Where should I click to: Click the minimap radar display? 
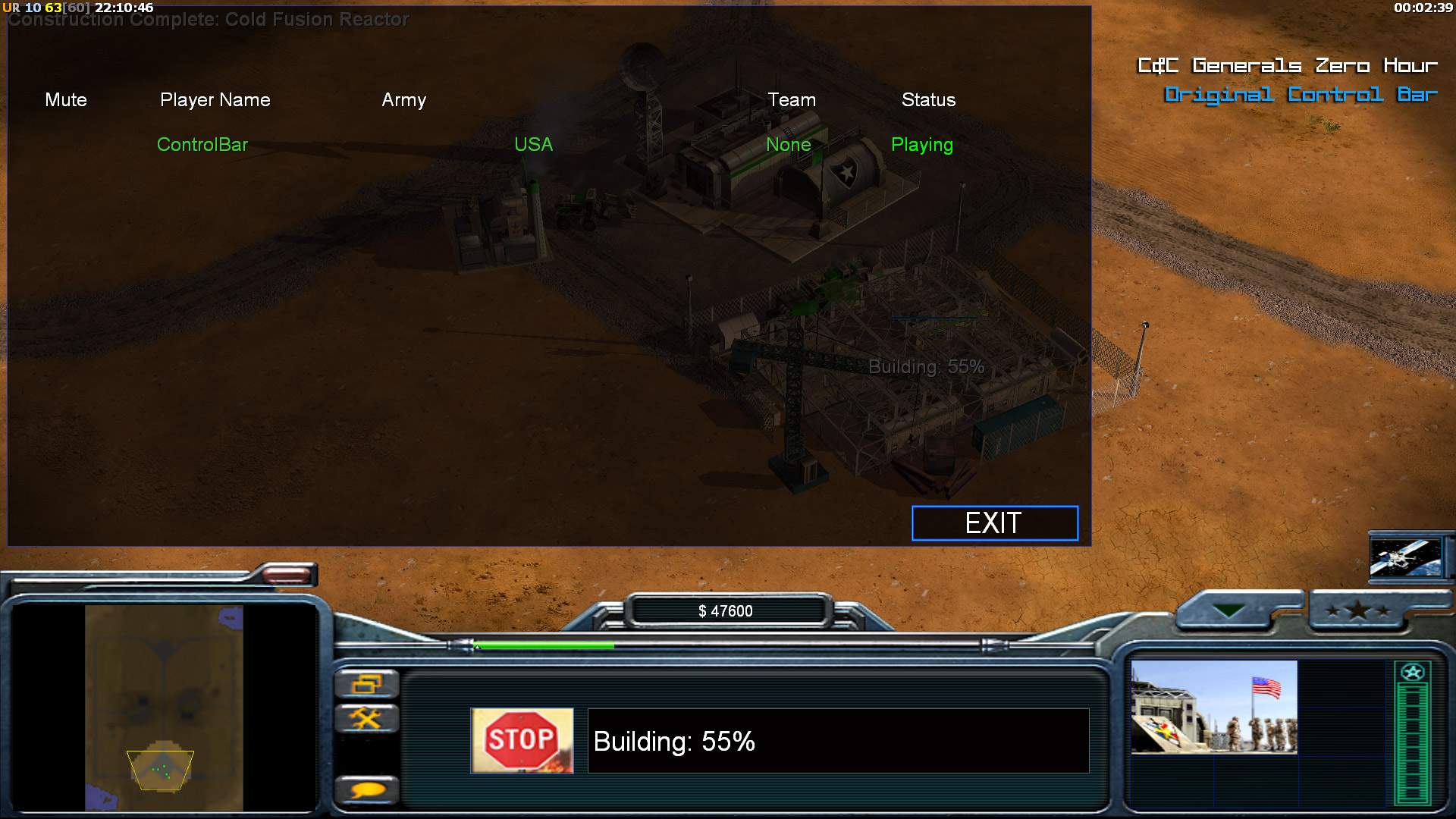tap(164, 708)
